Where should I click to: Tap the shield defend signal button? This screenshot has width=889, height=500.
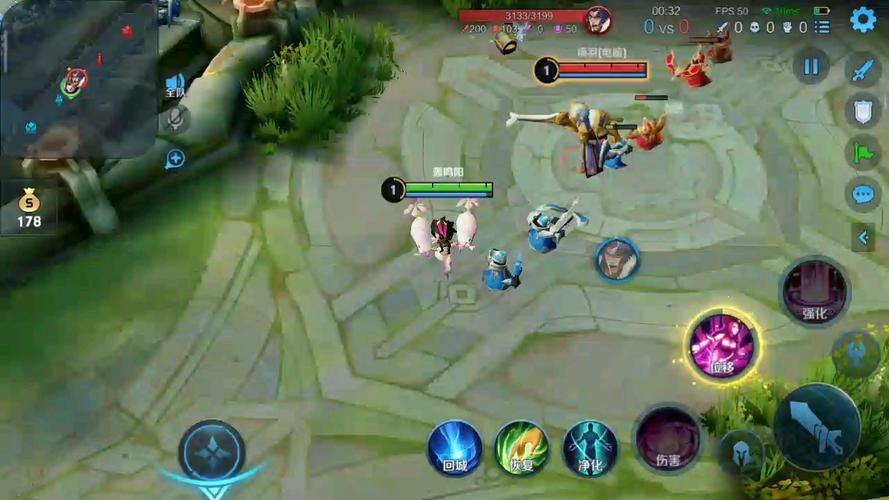point(862,111)
